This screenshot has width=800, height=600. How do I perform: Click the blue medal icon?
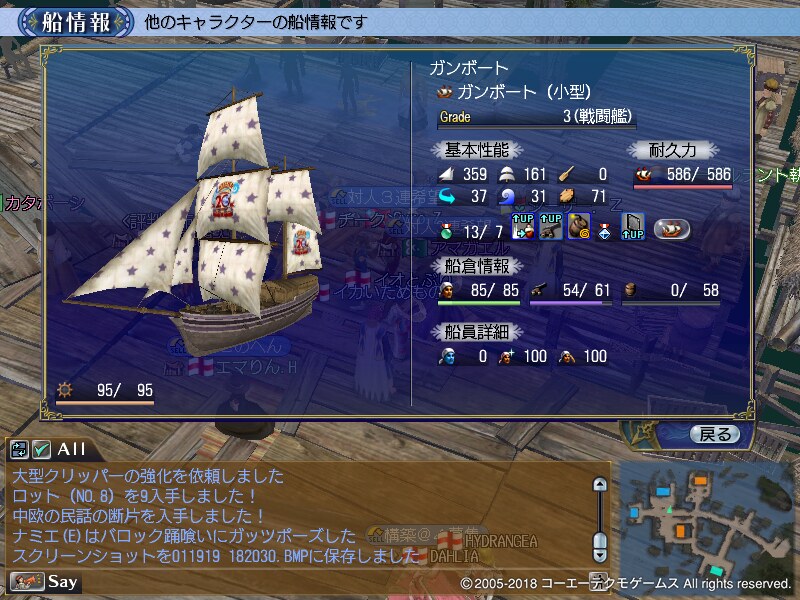click(606, 228)
